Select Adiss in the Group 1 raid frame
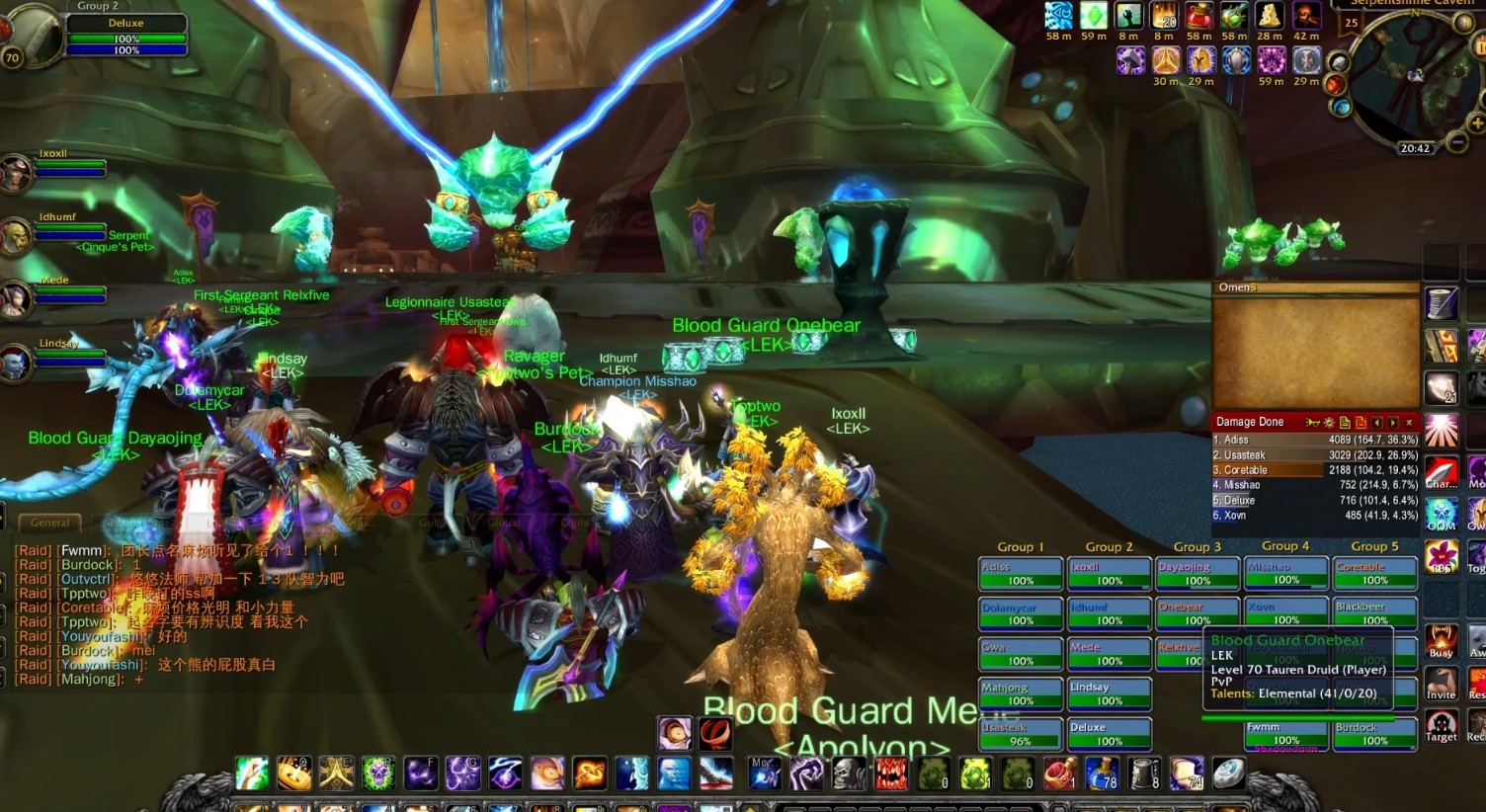This screenshot has width=1486, height=812. [x=1021, y=574]
